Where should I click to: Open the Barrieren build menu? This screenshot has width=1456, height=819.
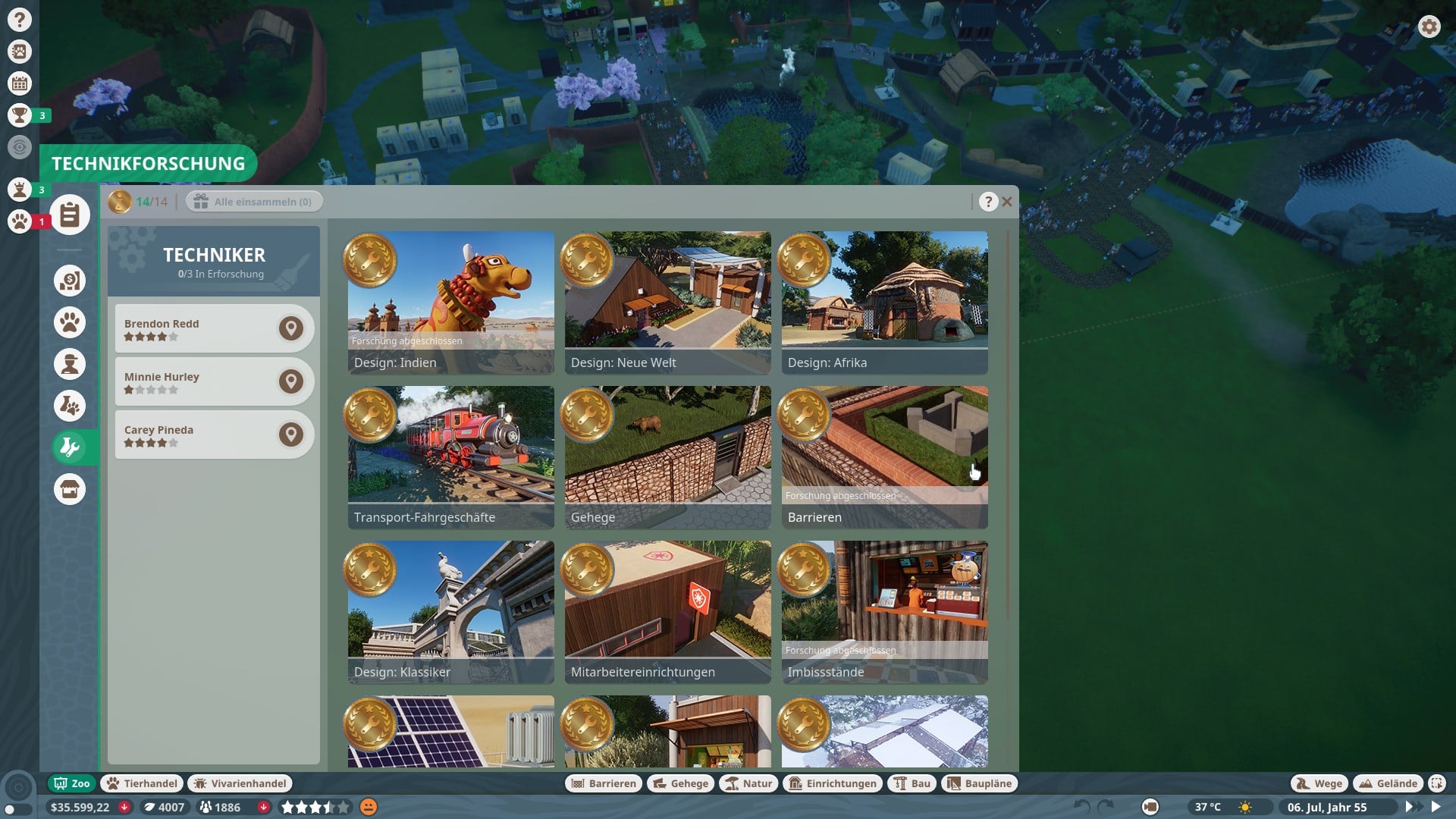tap(604, 783)
